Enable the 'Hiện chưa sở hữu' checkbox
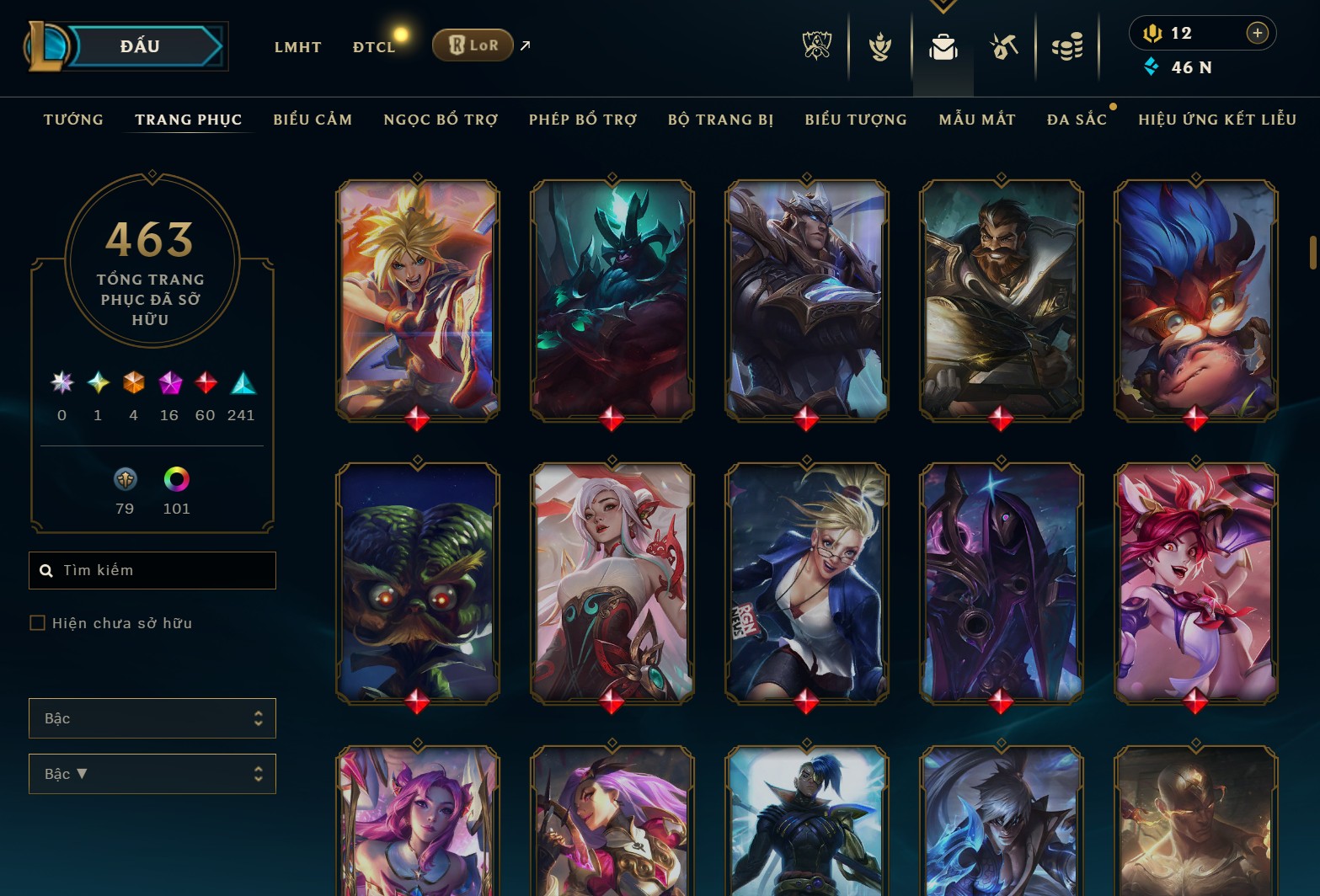 click(38, 622)
